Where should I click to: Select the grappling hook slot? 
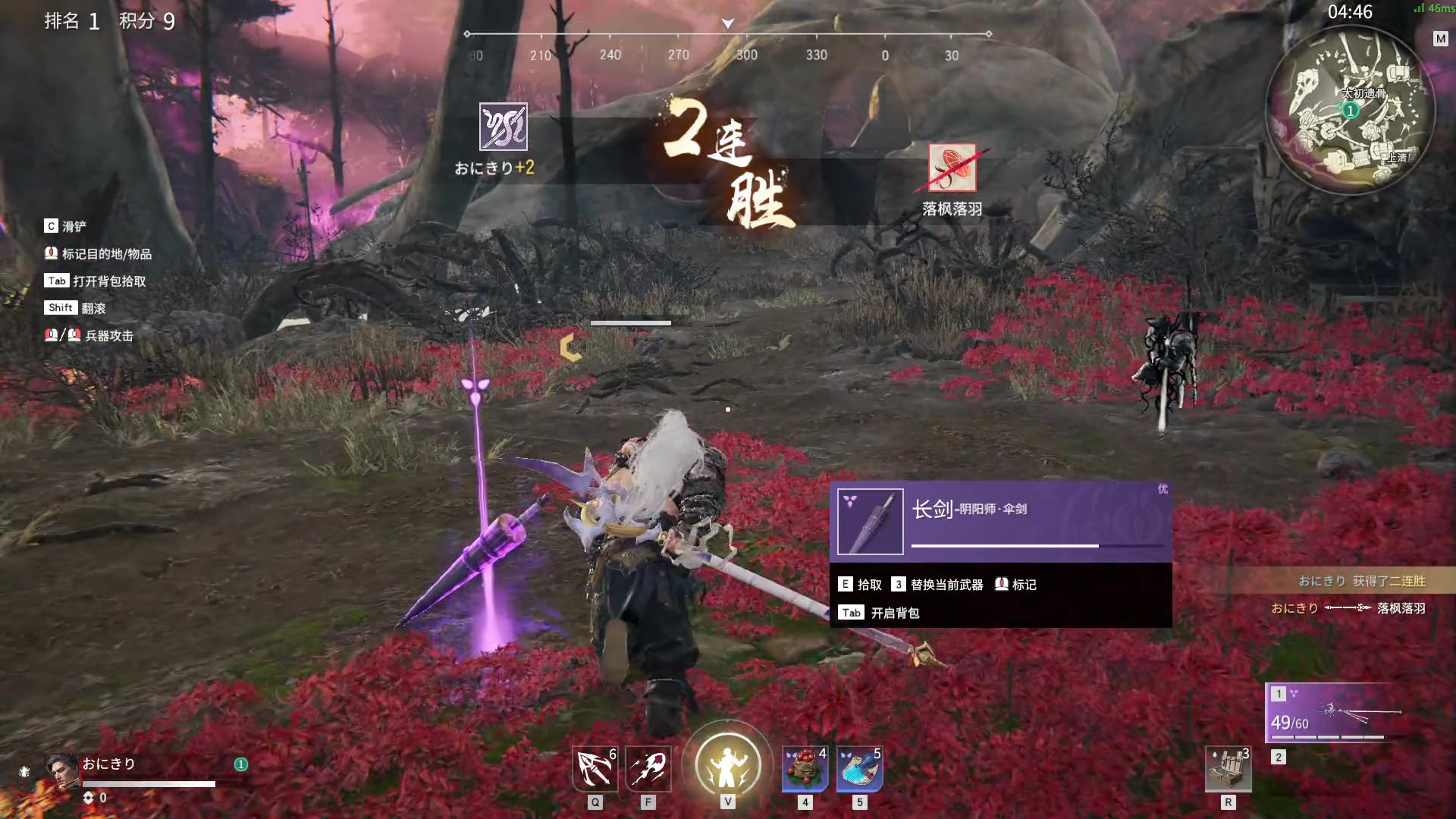[595, 769]
